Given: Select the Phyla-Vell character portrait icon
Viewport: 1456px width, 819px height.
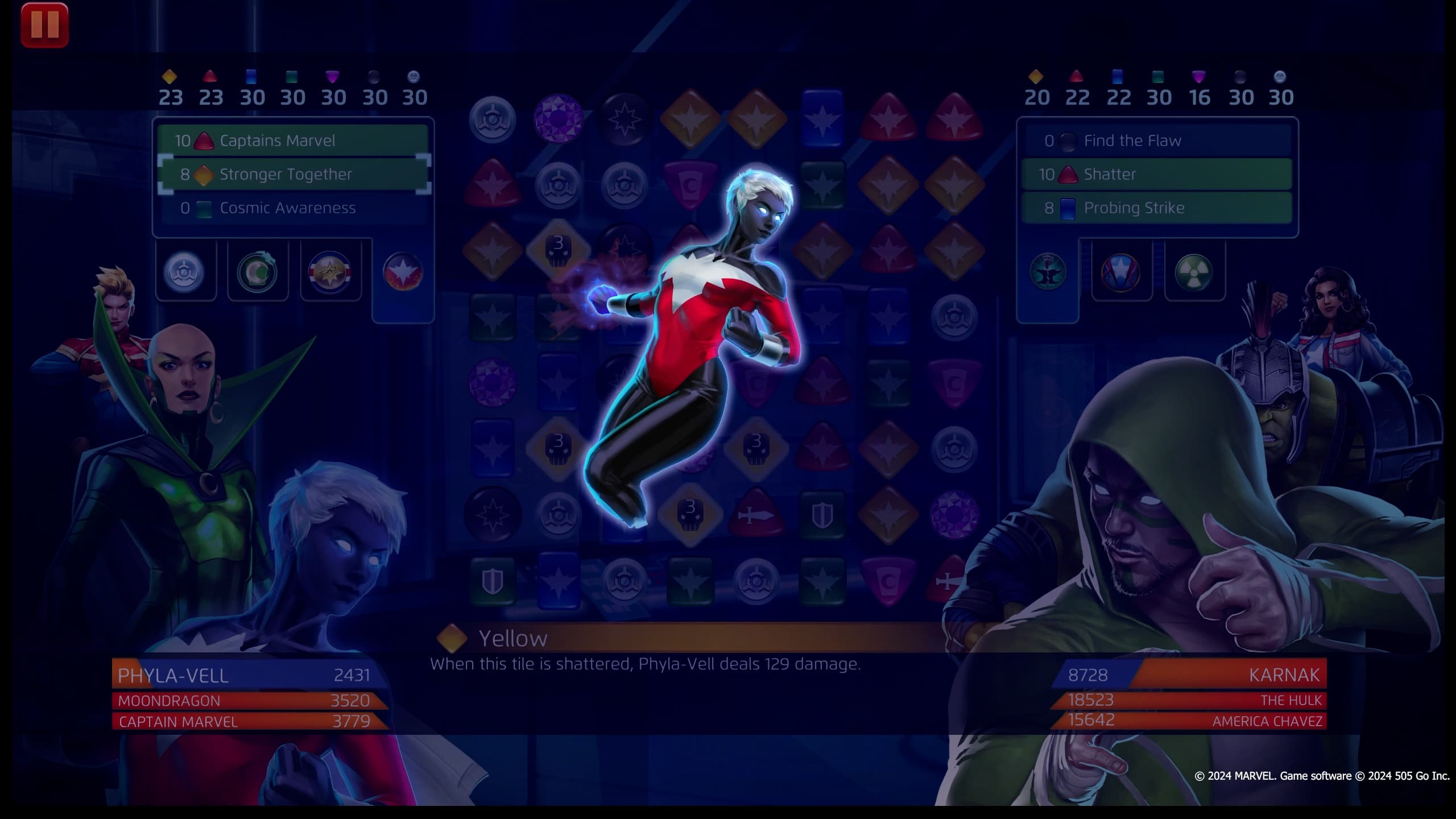Looking at the screenshot, I should click(x=185, y=272).
